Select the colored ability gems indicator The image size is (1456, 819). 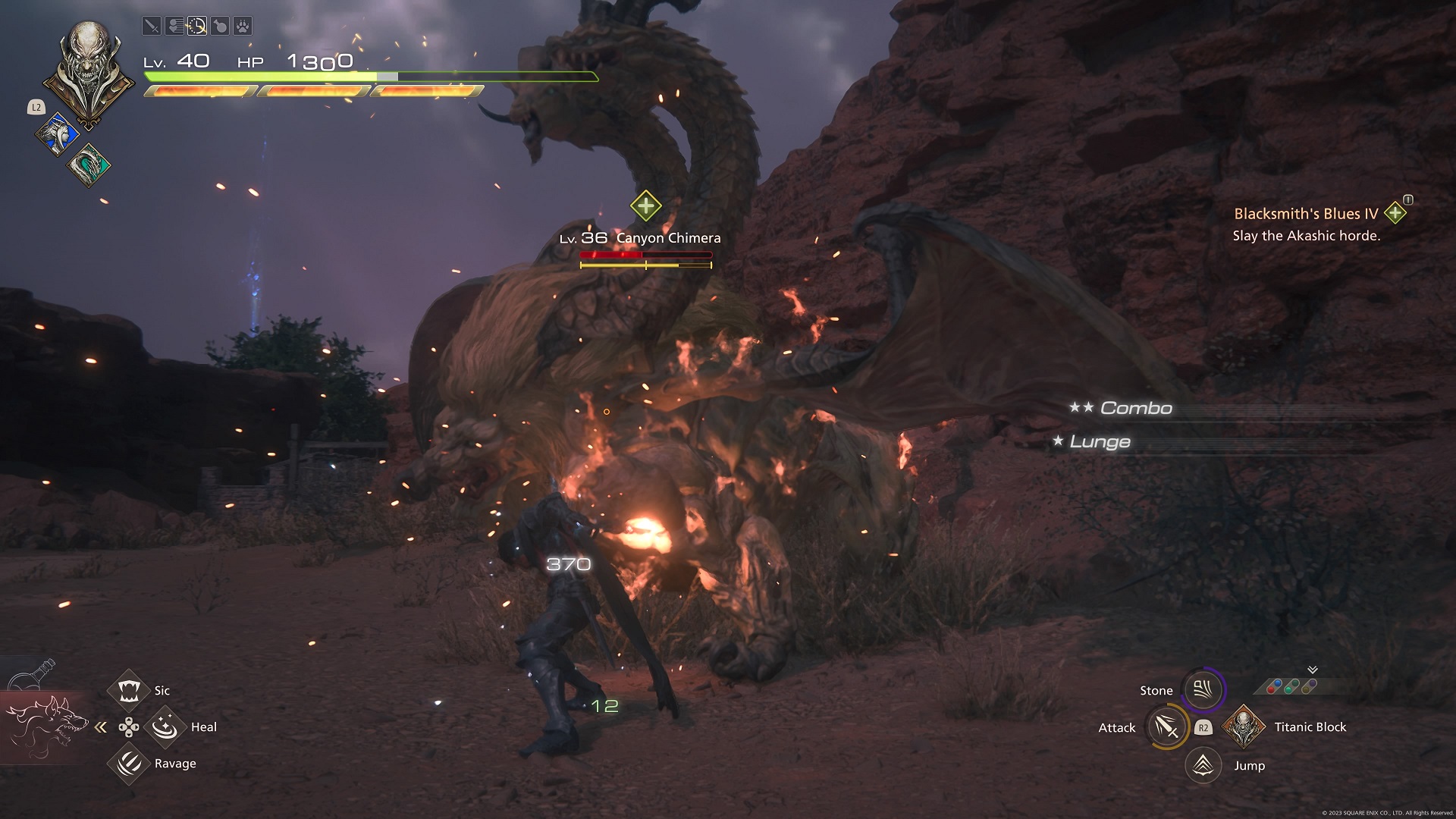pos(1291,686)
